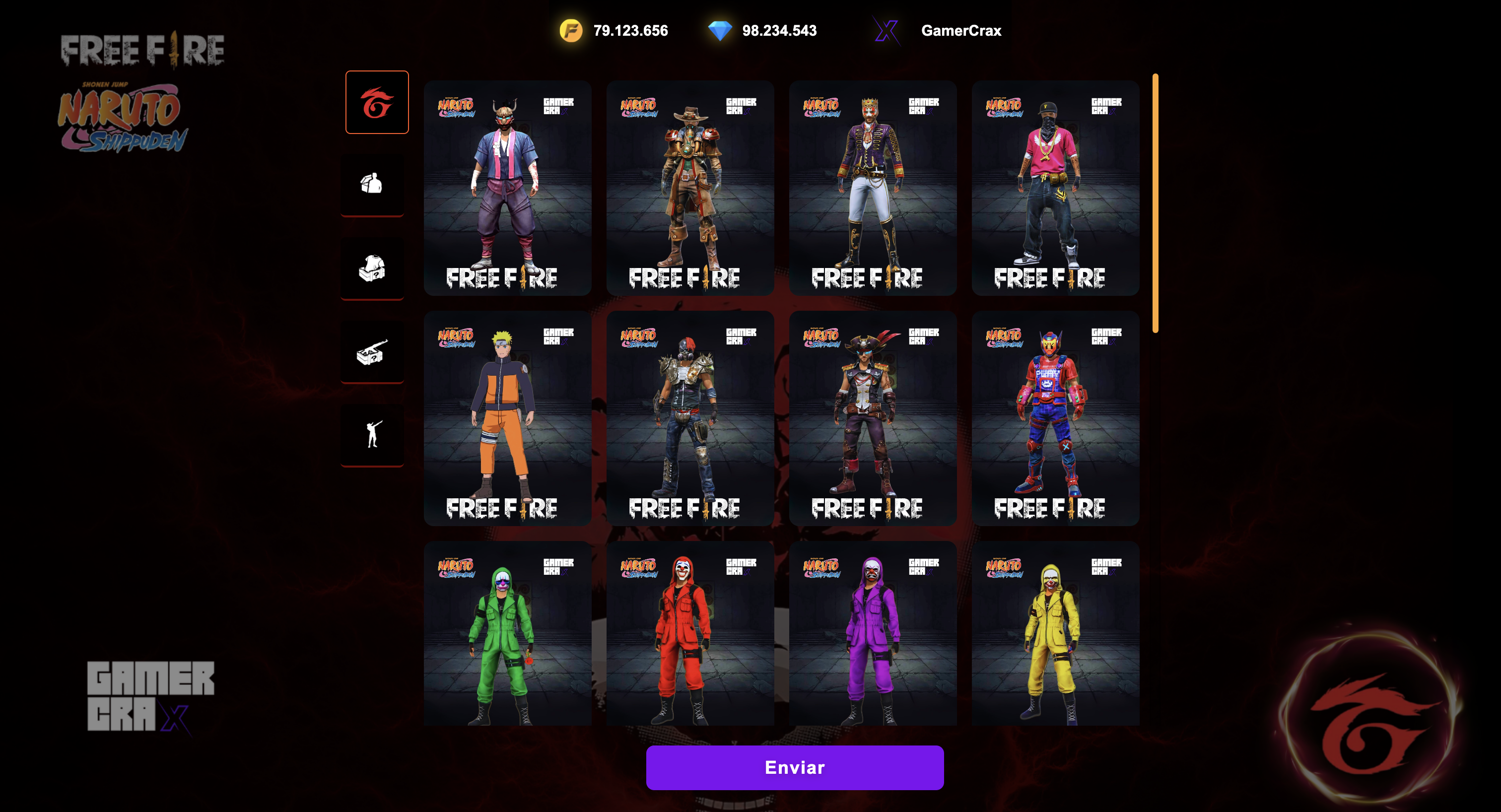Image resolution: width=1501 pixels, height=812 pixels.
Task: Choose the pirate hat skin card
Action: (x=872, y=417)
